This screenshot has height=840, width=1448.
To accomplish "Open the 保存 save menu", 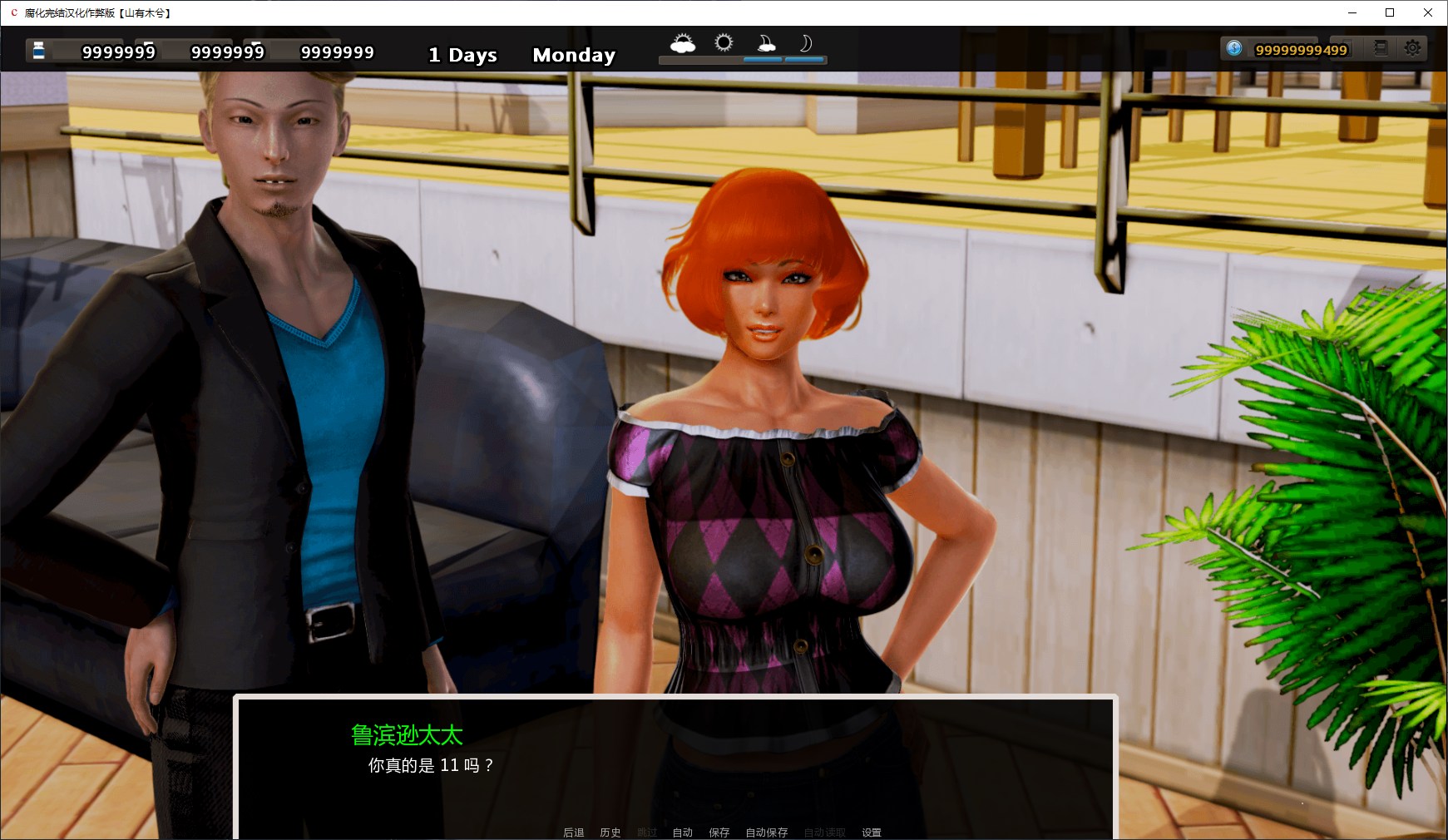I will pyautogui.click(x=719, y=832).
